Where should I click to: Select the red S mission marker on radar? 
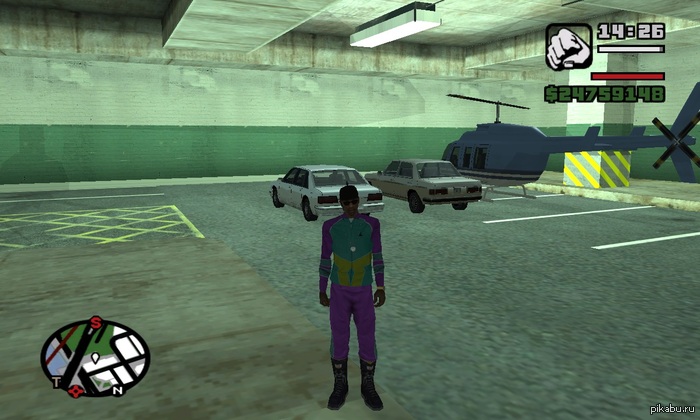click(96, 321)
